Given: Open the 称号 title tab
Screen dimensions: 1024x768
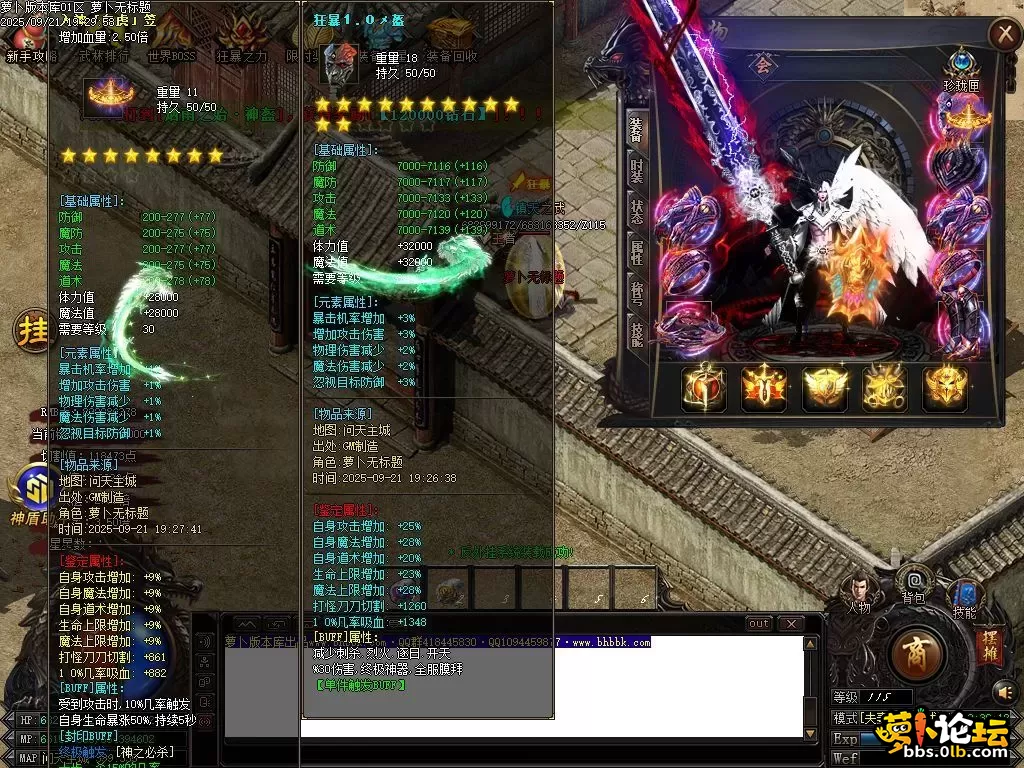Looking at the screenshot, I should tap(636, 293).
